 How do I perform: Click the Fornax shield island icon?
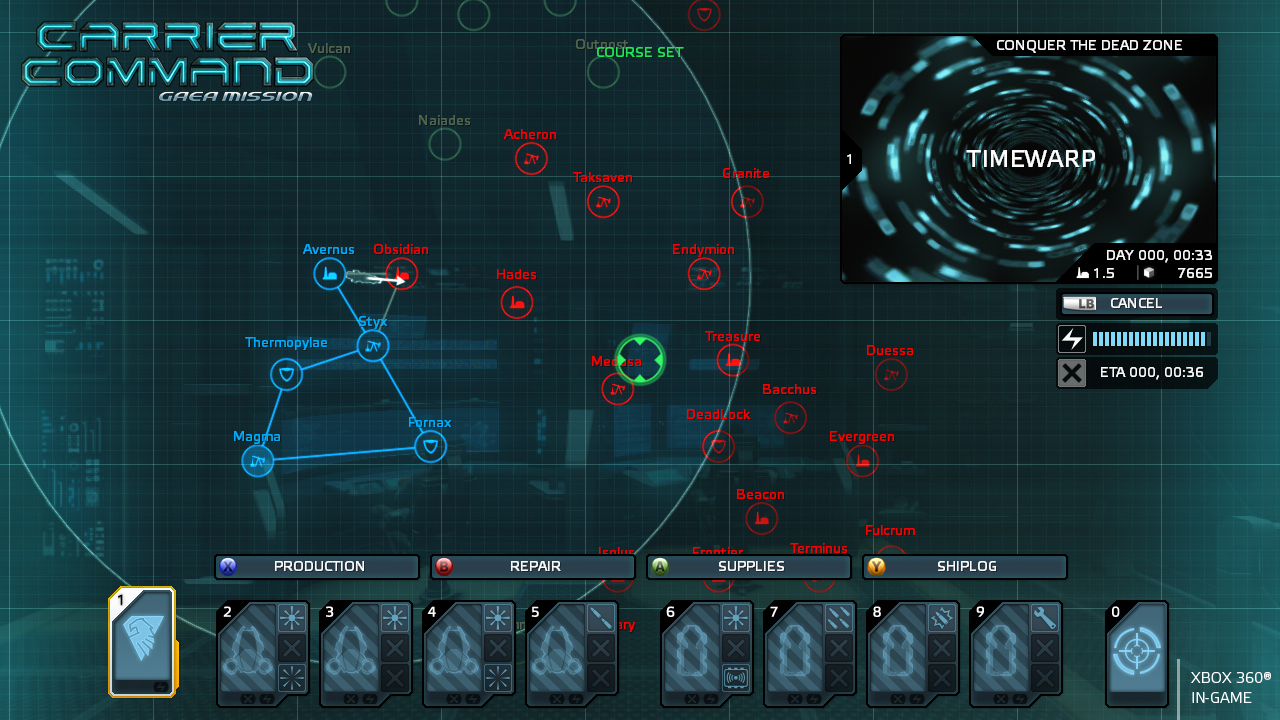[x=430, y=446]
